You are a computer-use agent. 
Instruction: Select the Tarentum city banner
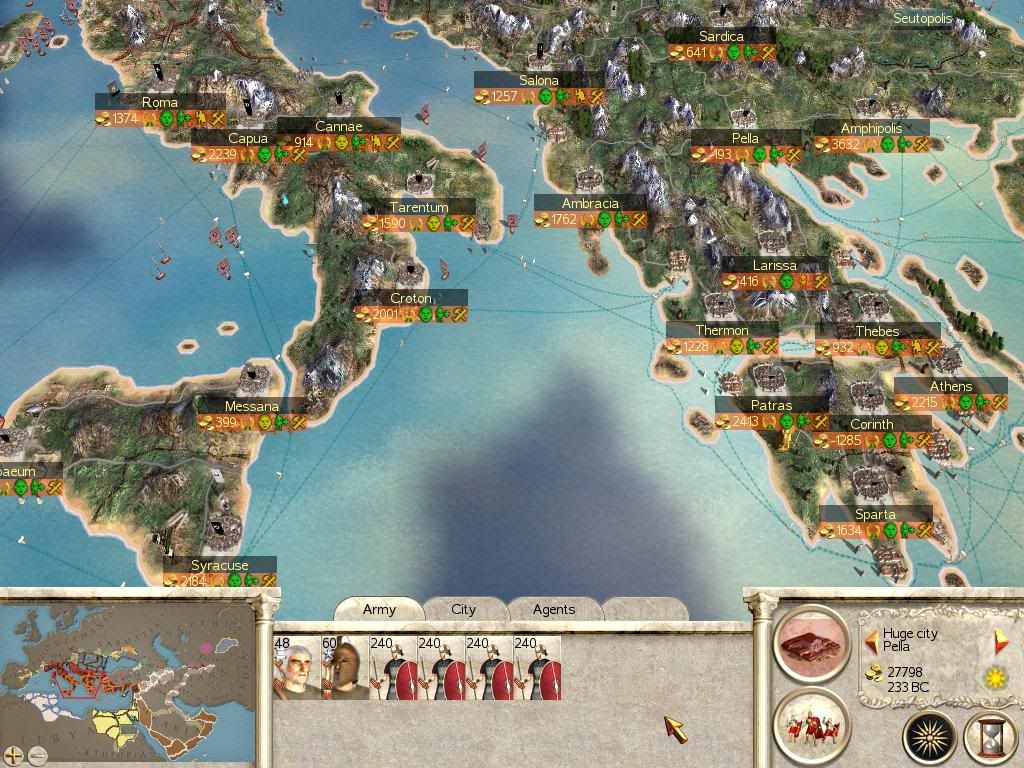[x=418, y=207]
